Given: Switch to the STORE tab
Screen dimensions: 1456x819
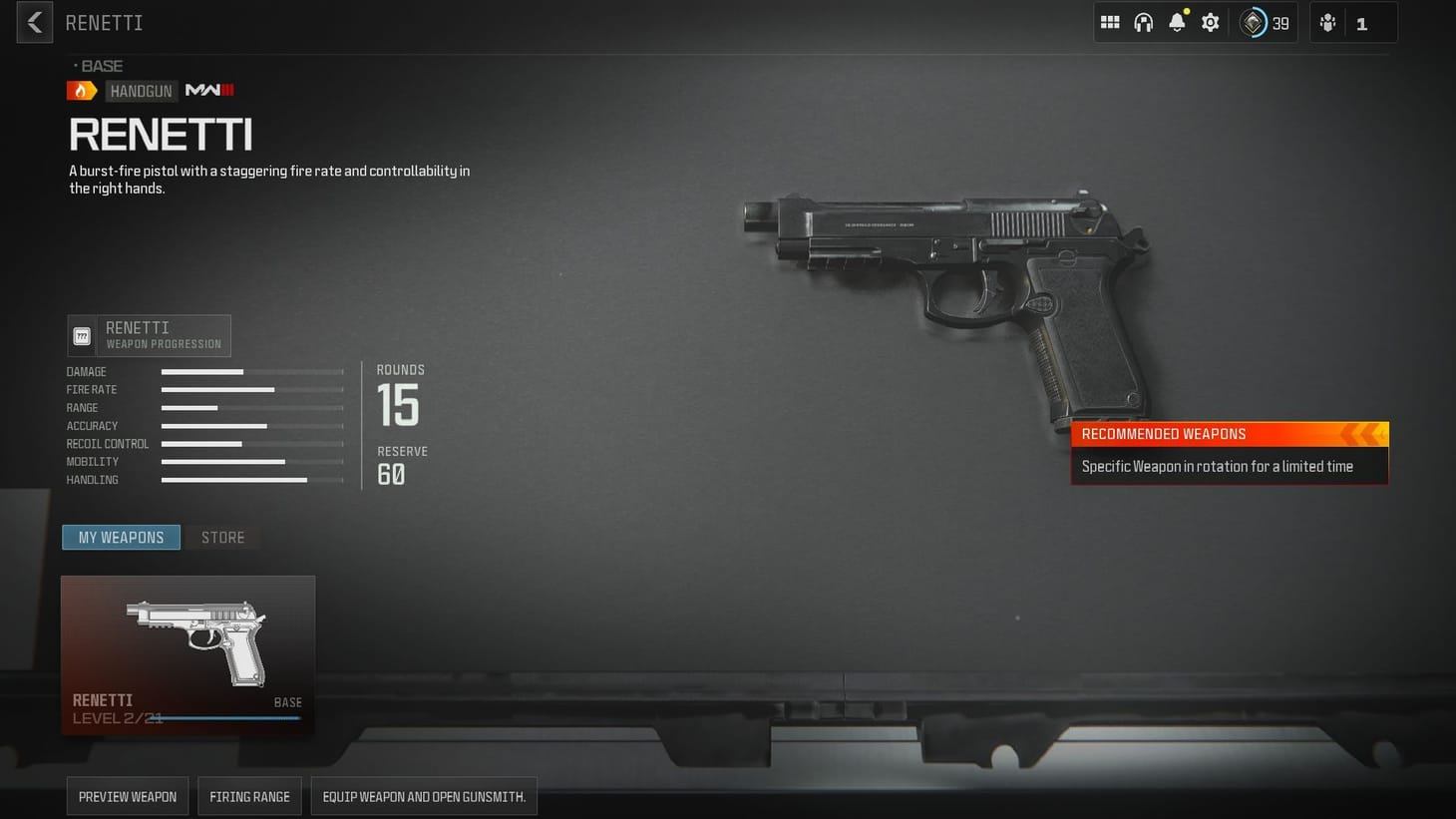Looking at the screenshot, I should pos(221,537).
